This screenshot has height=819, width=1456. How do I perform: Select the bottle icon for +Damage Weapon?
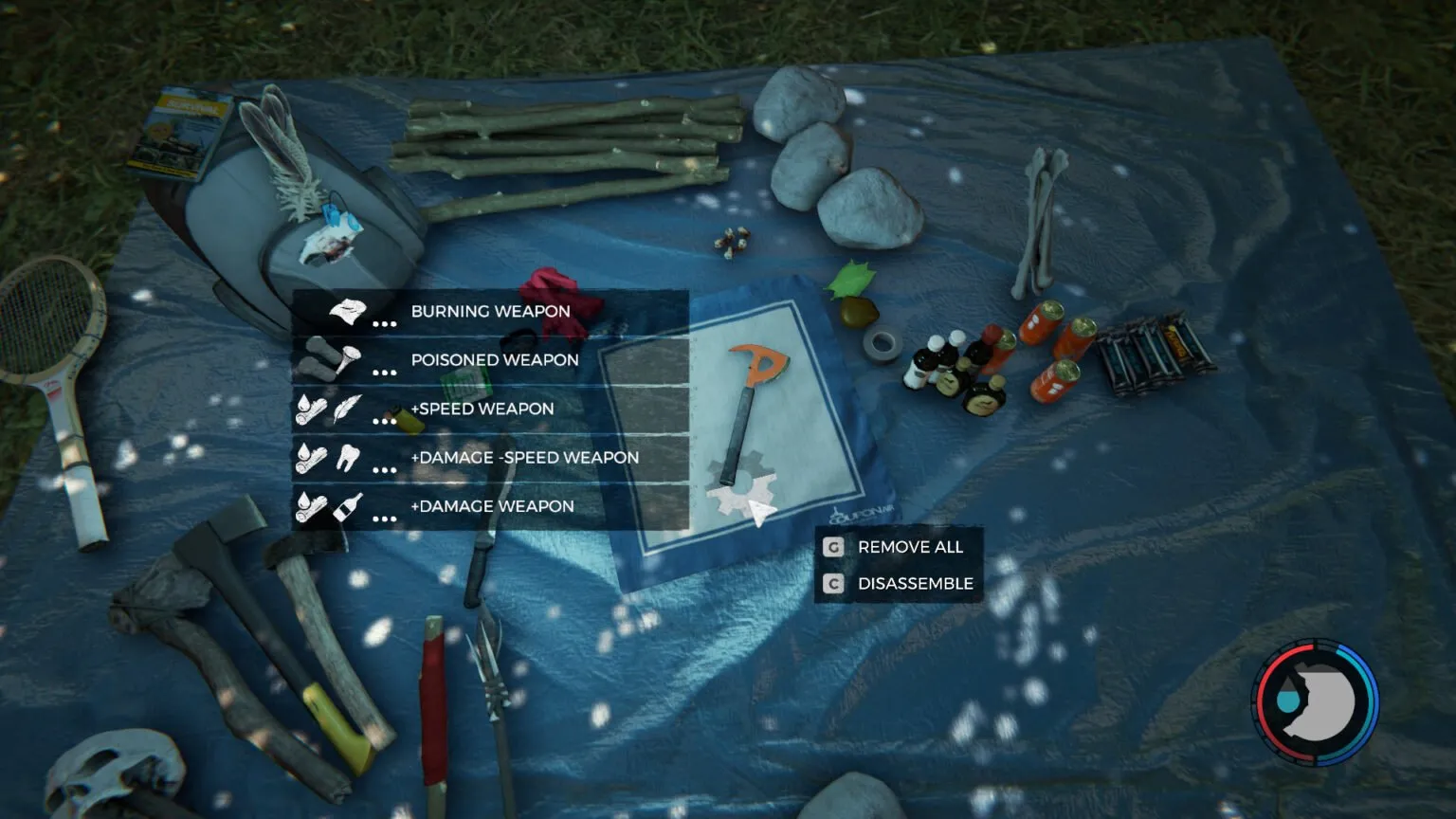point(347,505)
